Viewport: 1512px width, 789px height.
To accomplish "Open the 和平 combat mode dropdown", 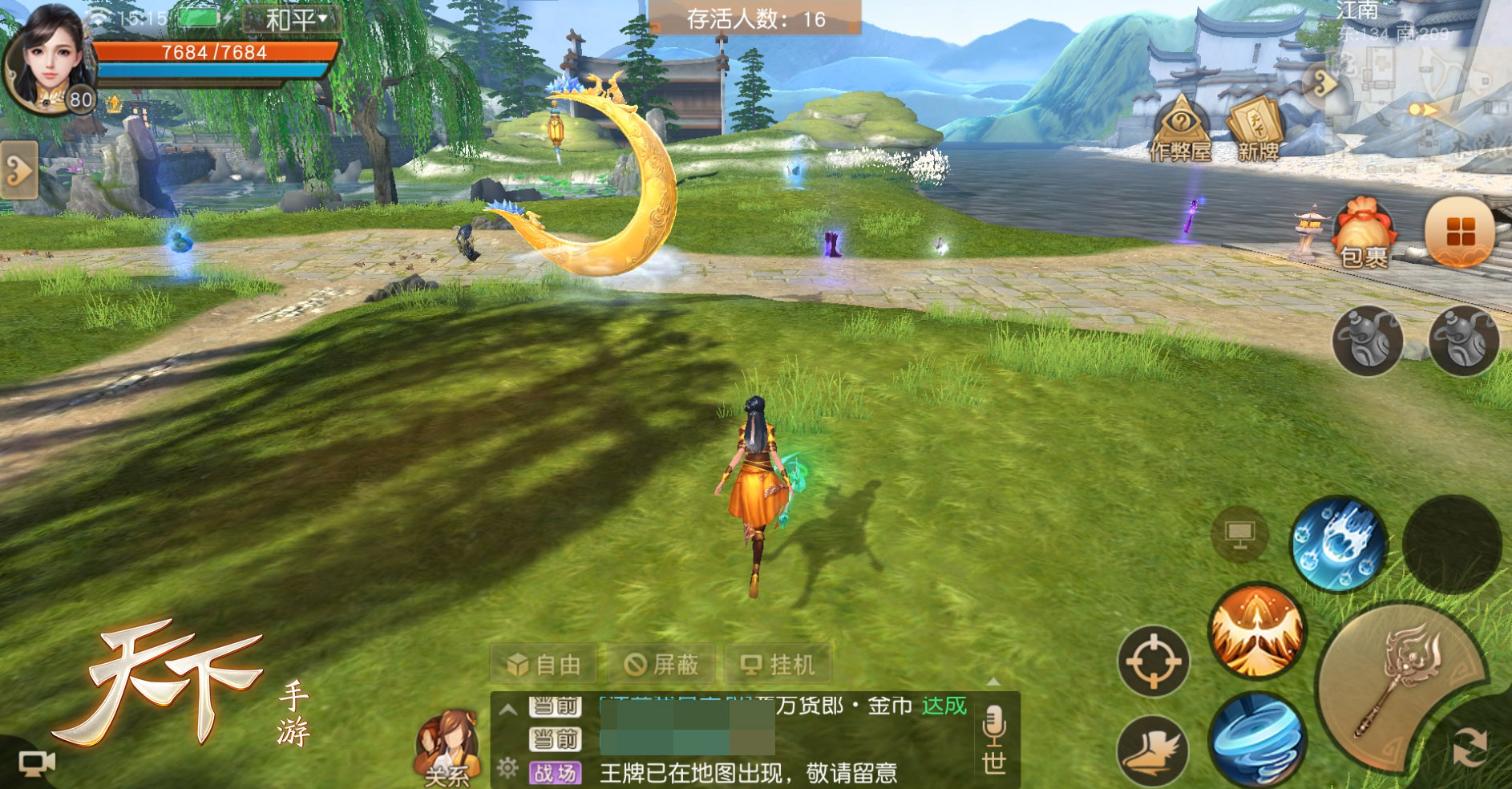I will (x=294, y=18).
